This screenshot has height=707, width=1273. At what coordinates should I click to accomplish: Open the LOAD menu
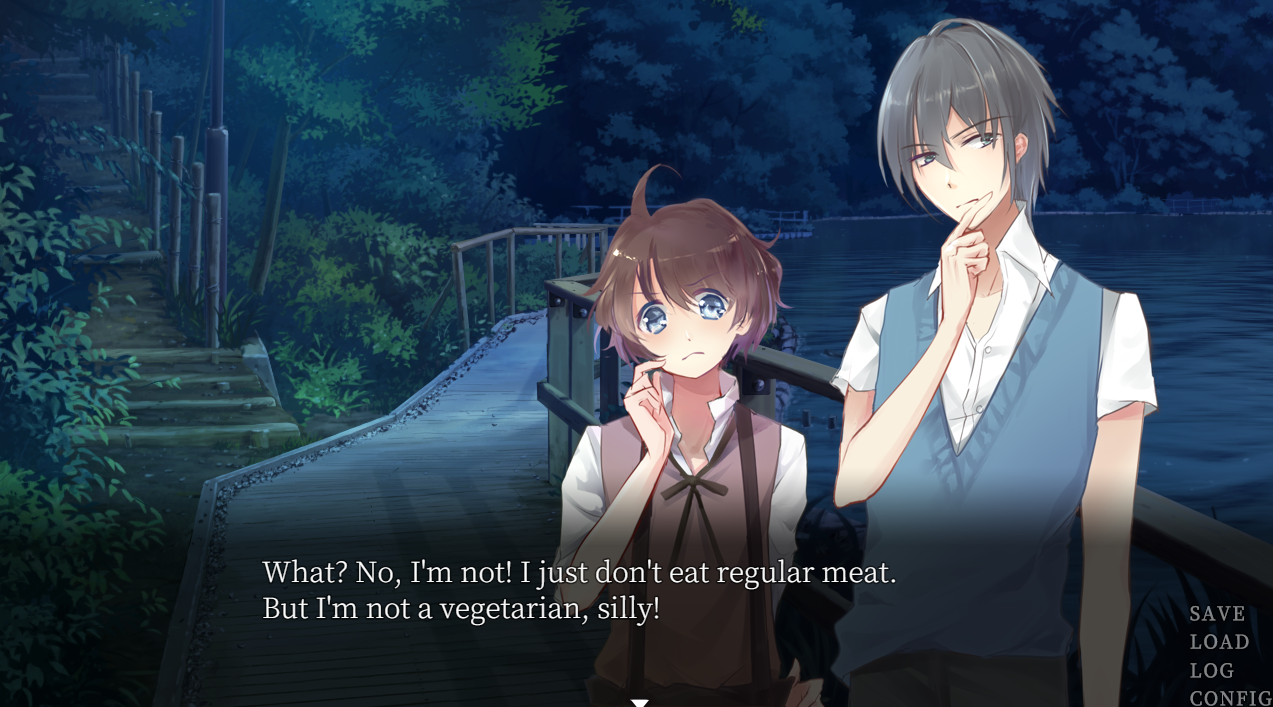click(1219, 642)
